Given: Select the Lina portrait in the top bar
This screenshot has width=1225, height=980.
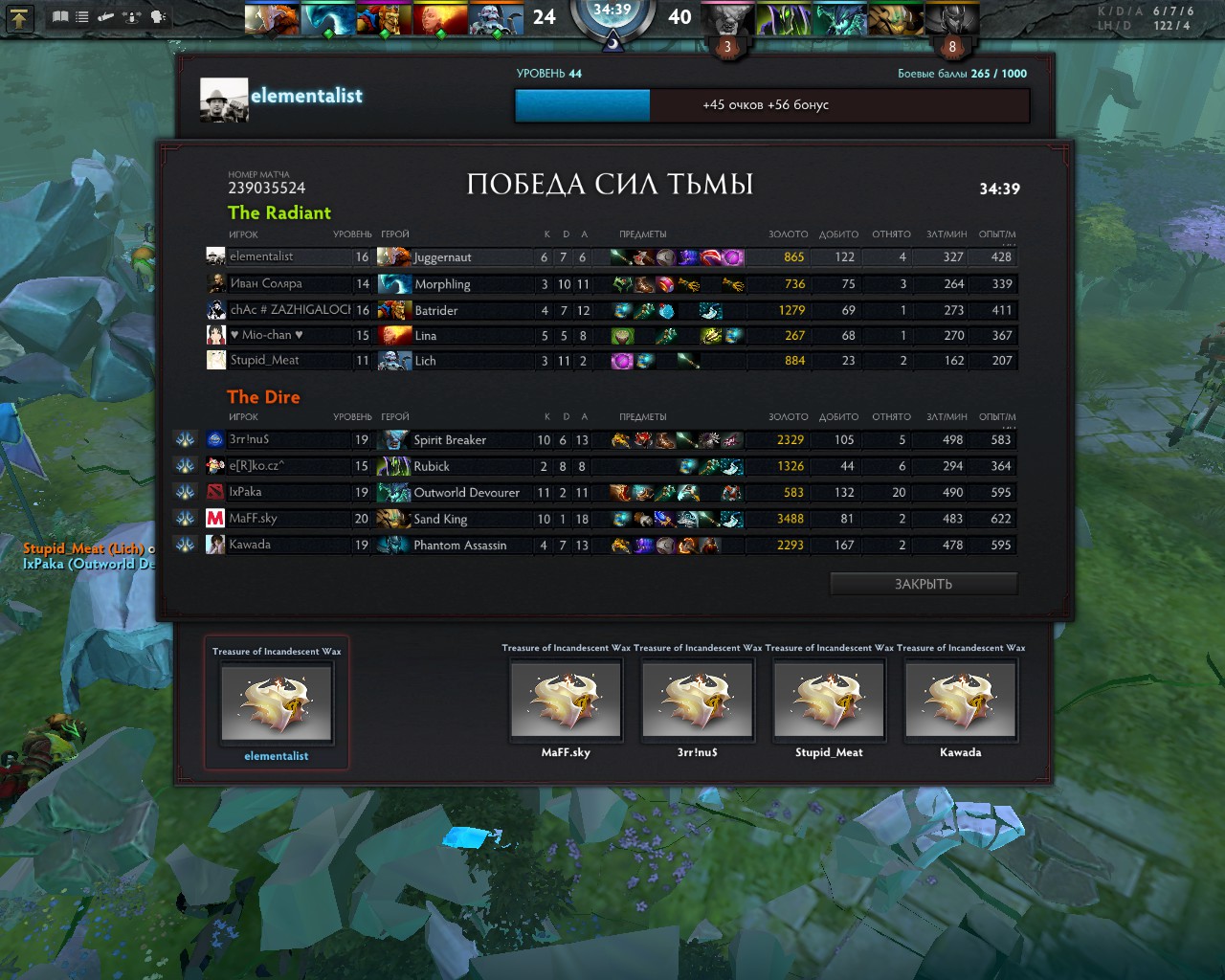Looking at the screenshot, I should tap(439, 19).
